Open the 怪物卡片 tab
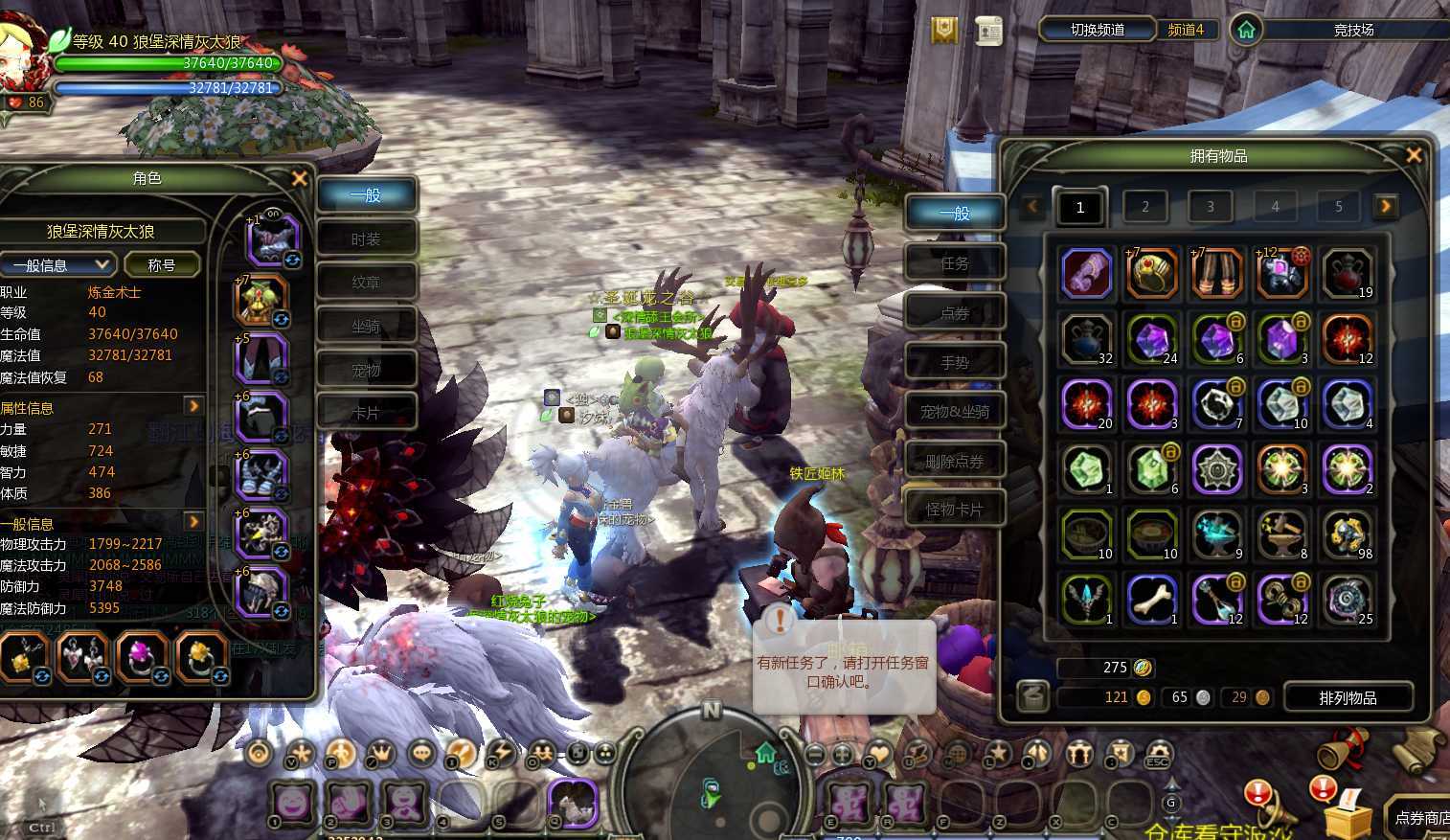This screenshot has width=1450, height=840. tap(955, 510)
